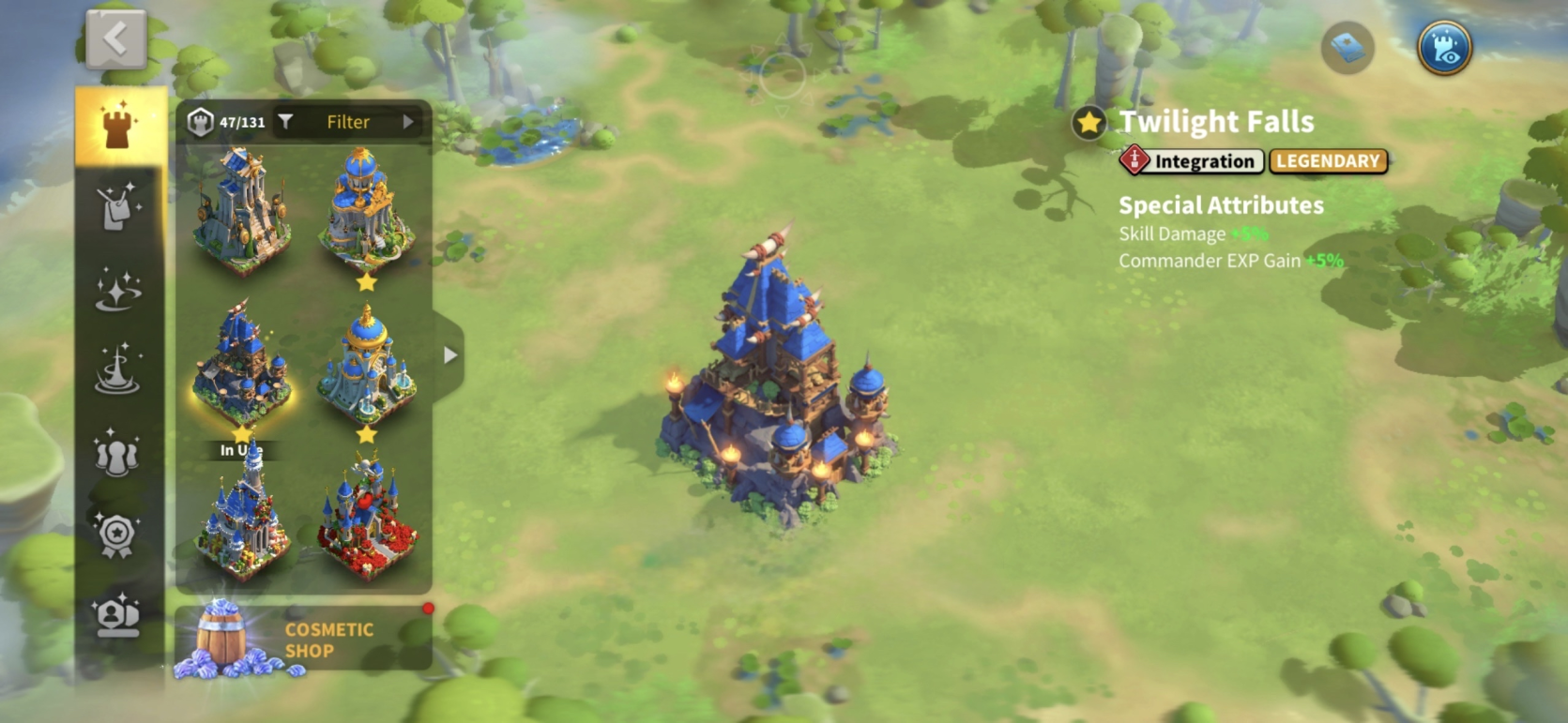Open the blue book icon
1568x723 pixels.
pos(1347,48)
